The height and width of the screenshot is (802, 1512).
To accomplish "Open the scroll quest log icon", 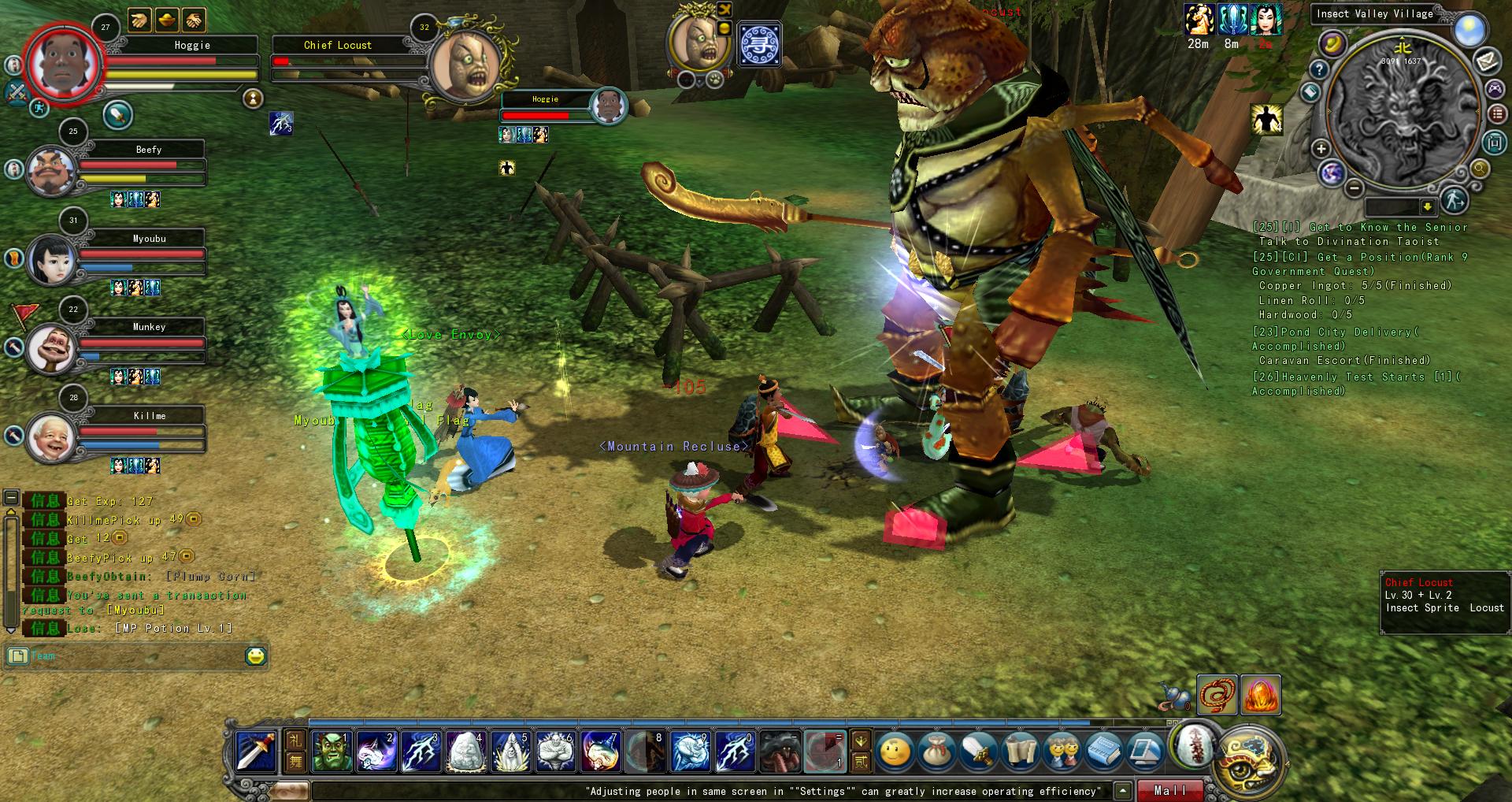I will click(x=1021, y=752).
